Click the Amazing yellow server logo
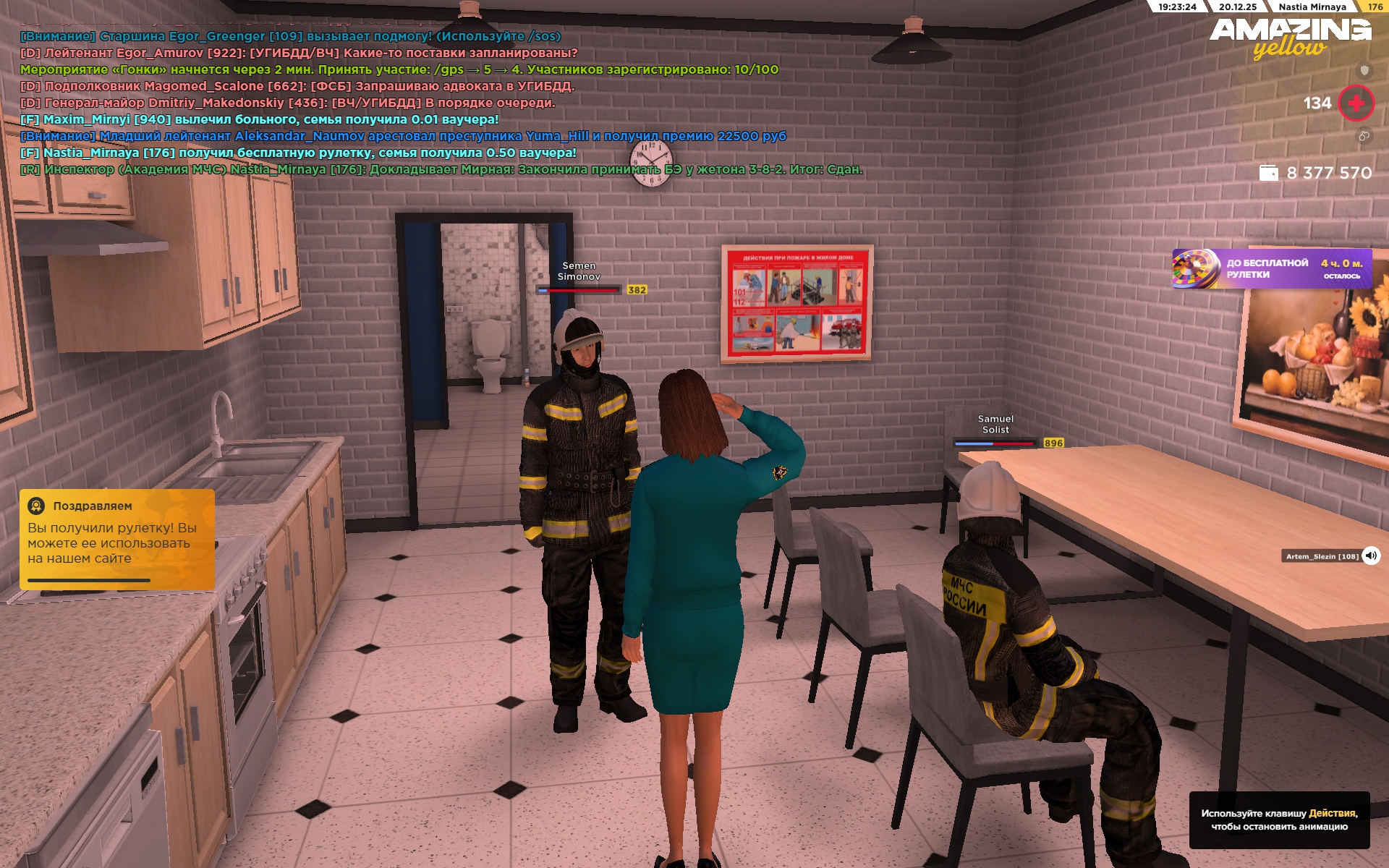The height and width of the screenshot is (868, 1389). click(x=1290, y=38)
